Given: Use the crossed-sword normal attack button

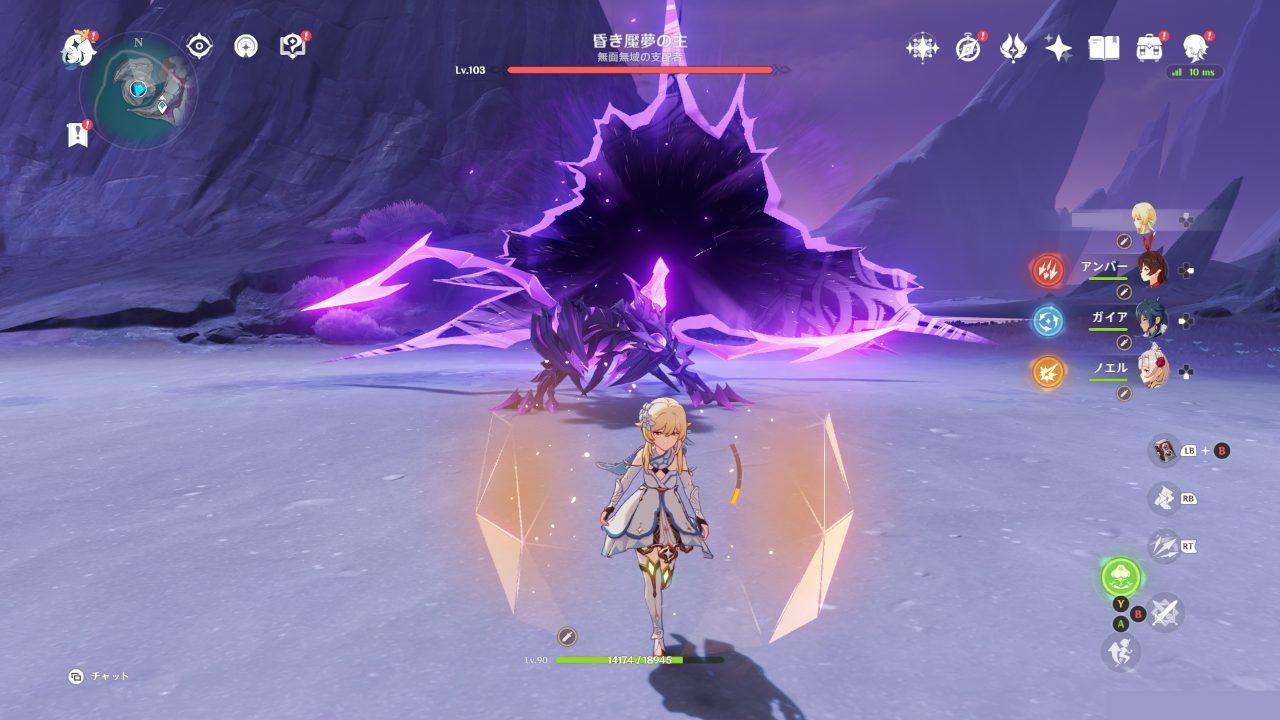Looking at the screenshot, I should pos(1165,612).
